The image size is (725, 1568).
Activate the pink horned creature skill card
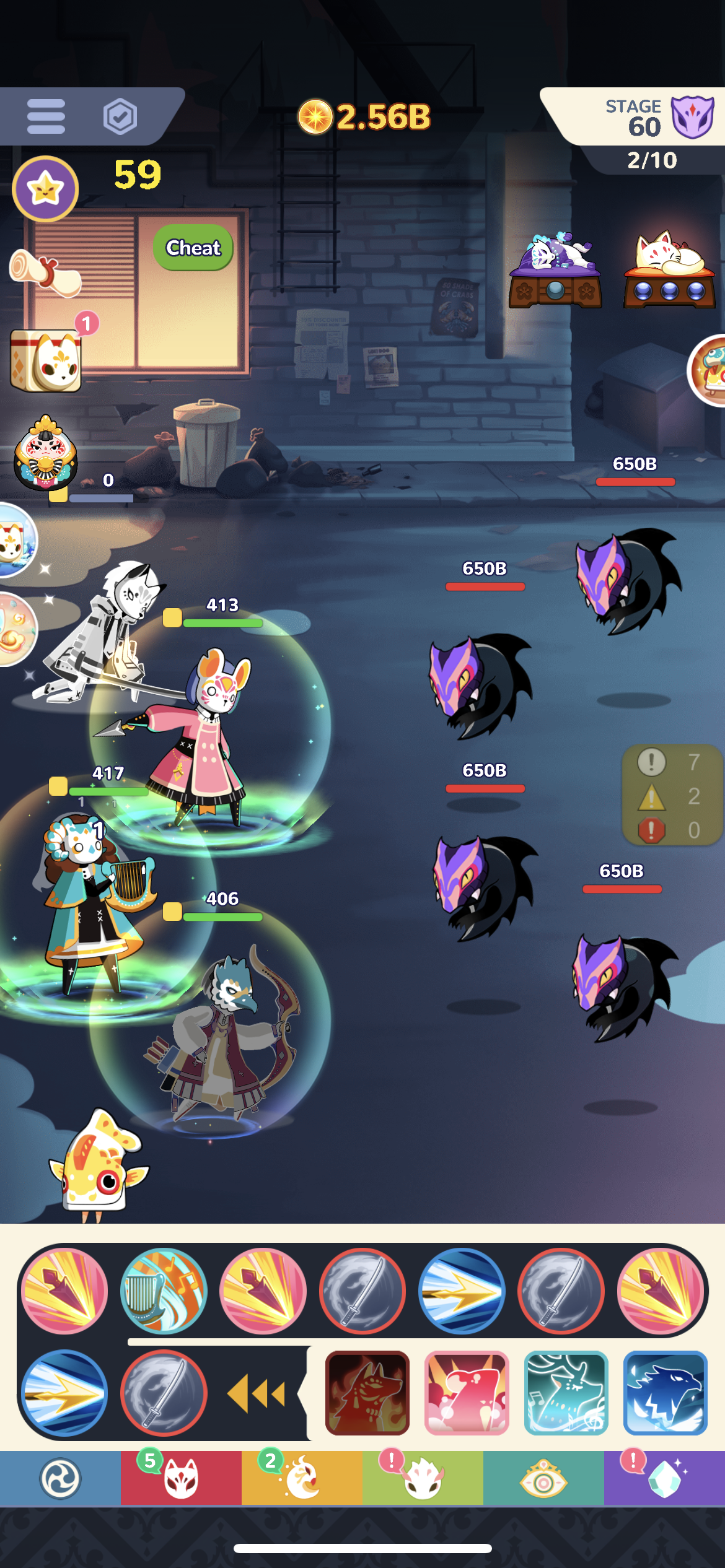[x=467, y=1393]
